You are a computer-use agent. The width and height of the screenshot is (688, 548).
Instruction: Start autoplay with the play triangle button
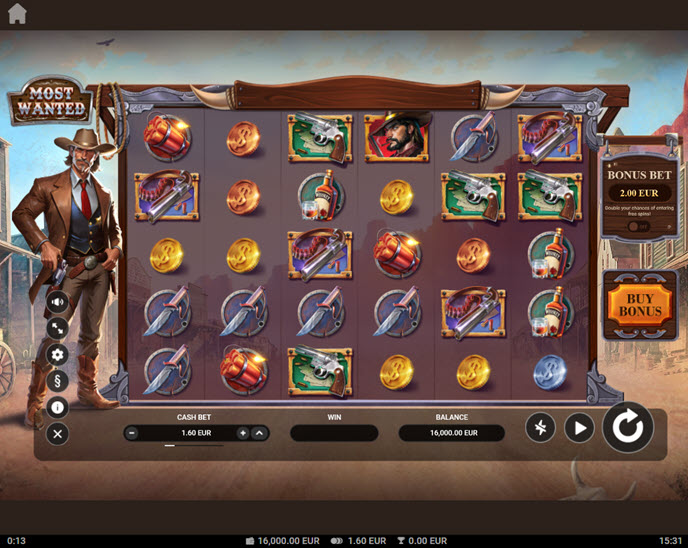point(579,428)
